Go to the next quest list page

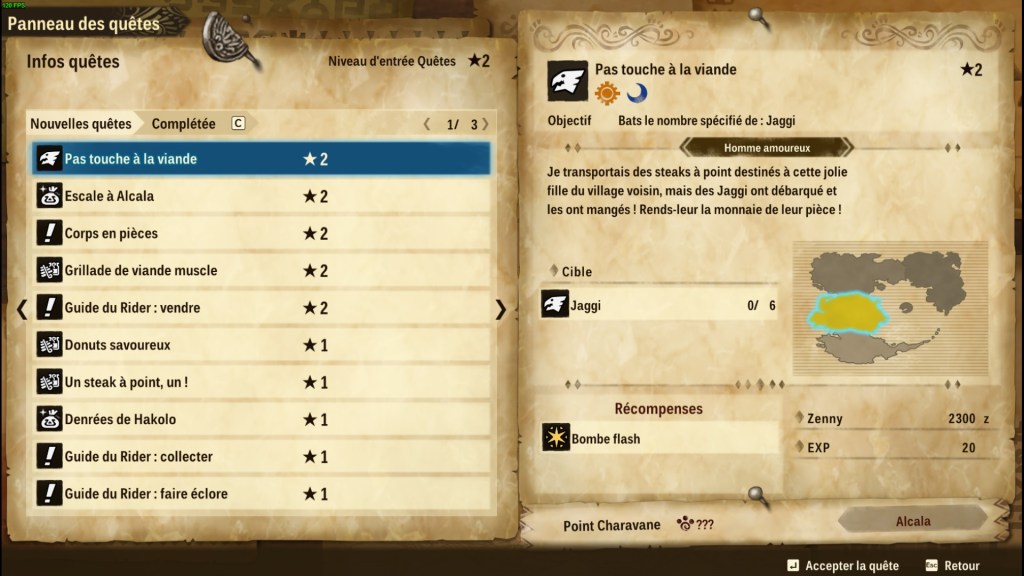pyautogui.click(x=486, y=124)
